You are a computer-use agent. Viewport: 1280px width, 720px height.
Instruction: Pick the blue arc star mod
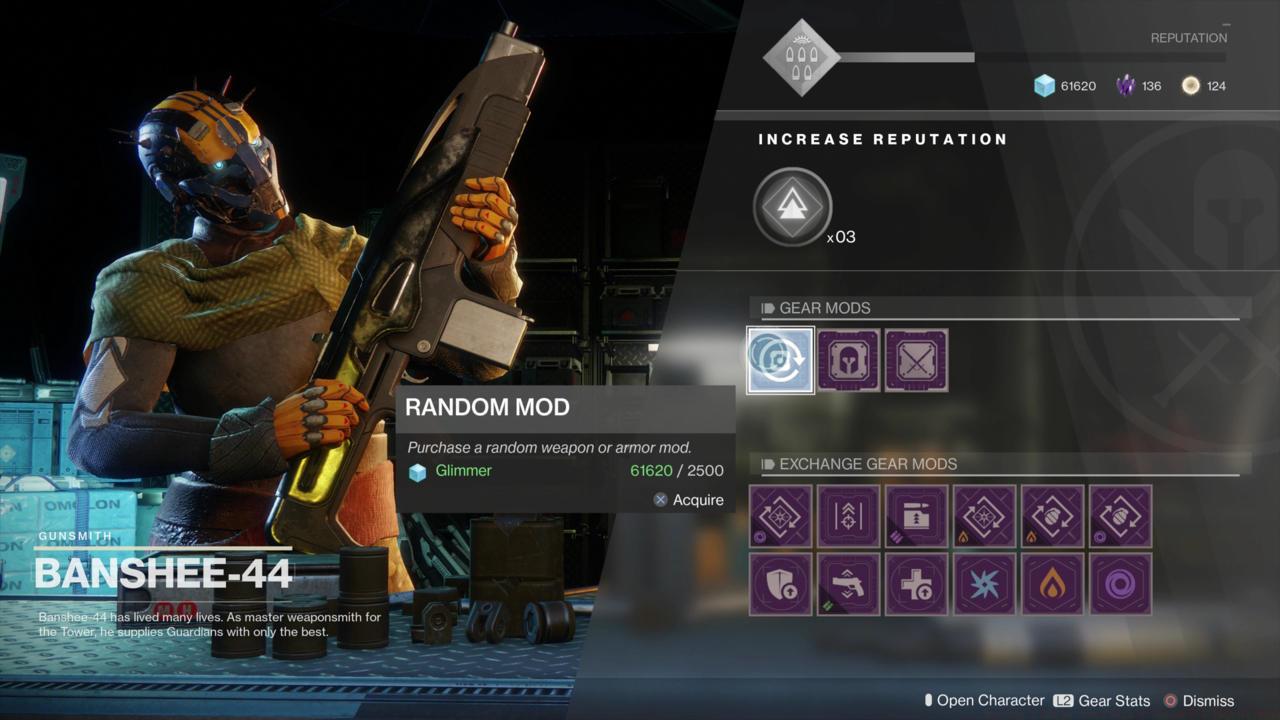(x=984, y=584)
